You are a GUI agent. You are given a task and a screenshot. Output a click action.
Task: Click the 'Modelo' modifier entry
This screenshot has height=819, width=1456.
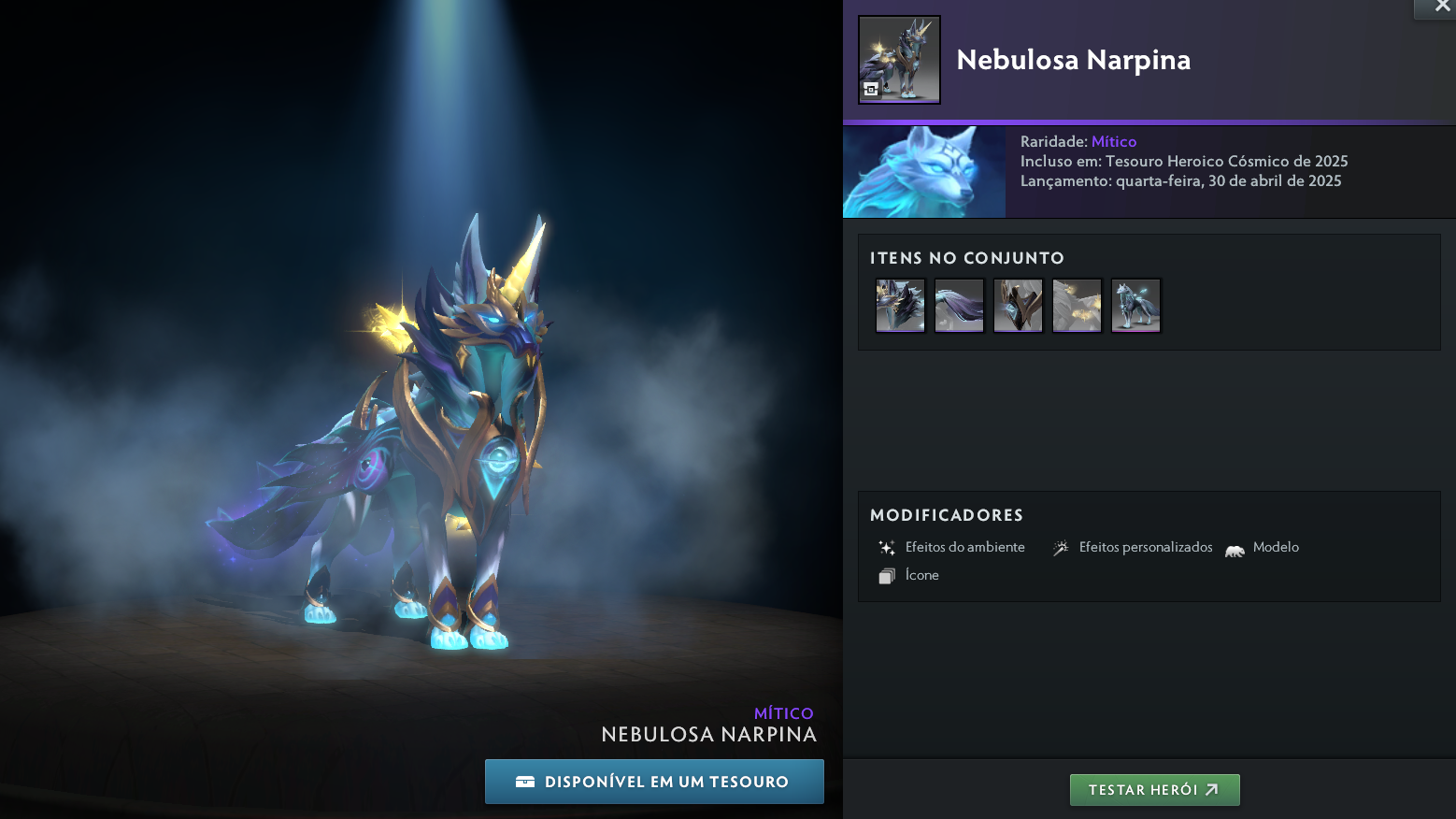pyautogui.click(x=1263, y=548)
